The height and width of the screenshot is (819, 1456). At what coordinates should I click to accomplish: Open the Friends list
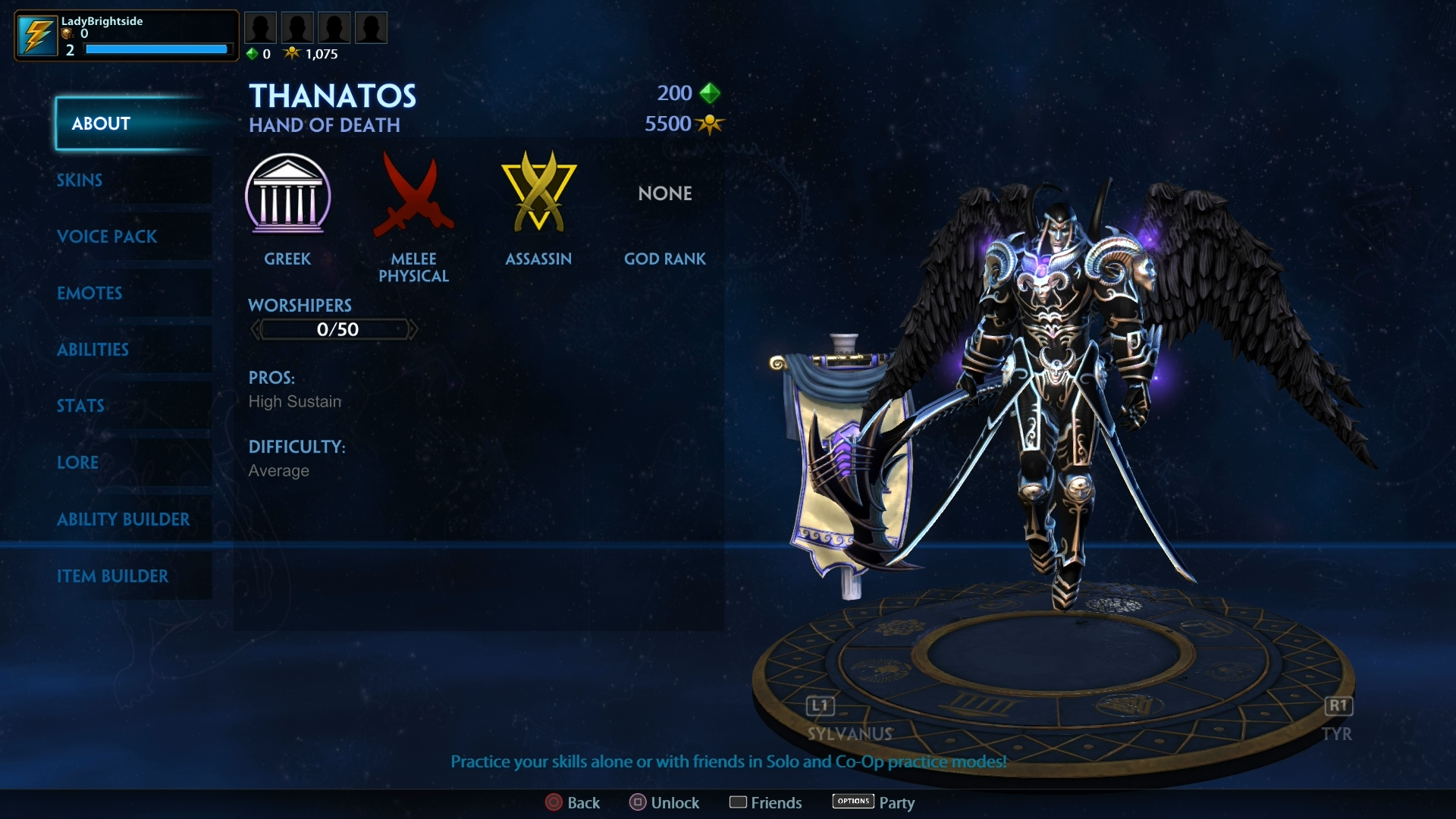(765, 802)
